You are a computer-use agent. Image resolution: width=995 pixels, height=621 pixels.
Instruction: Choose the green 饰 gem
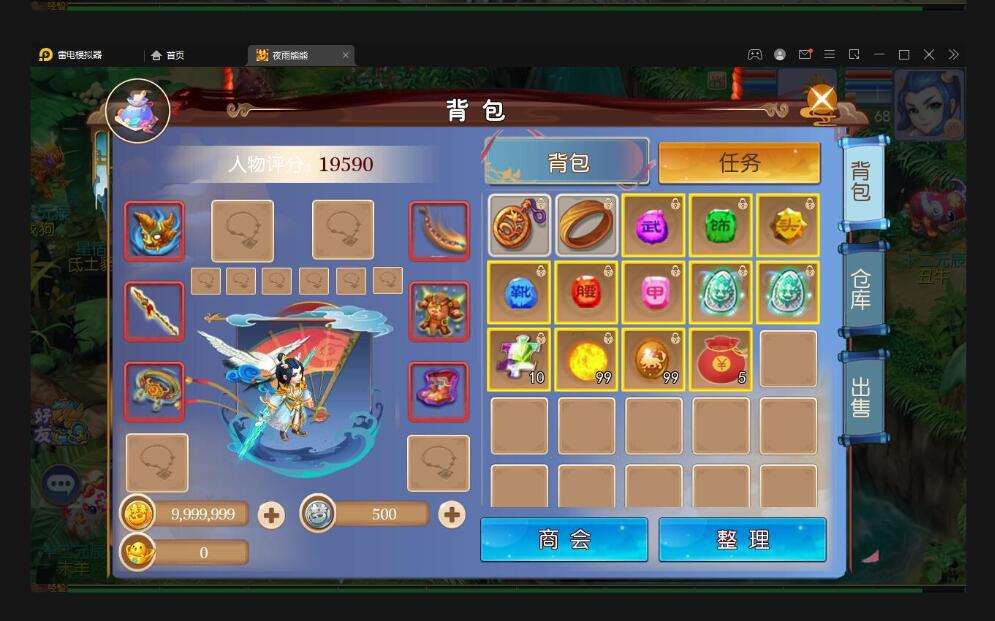pos(720,225)
